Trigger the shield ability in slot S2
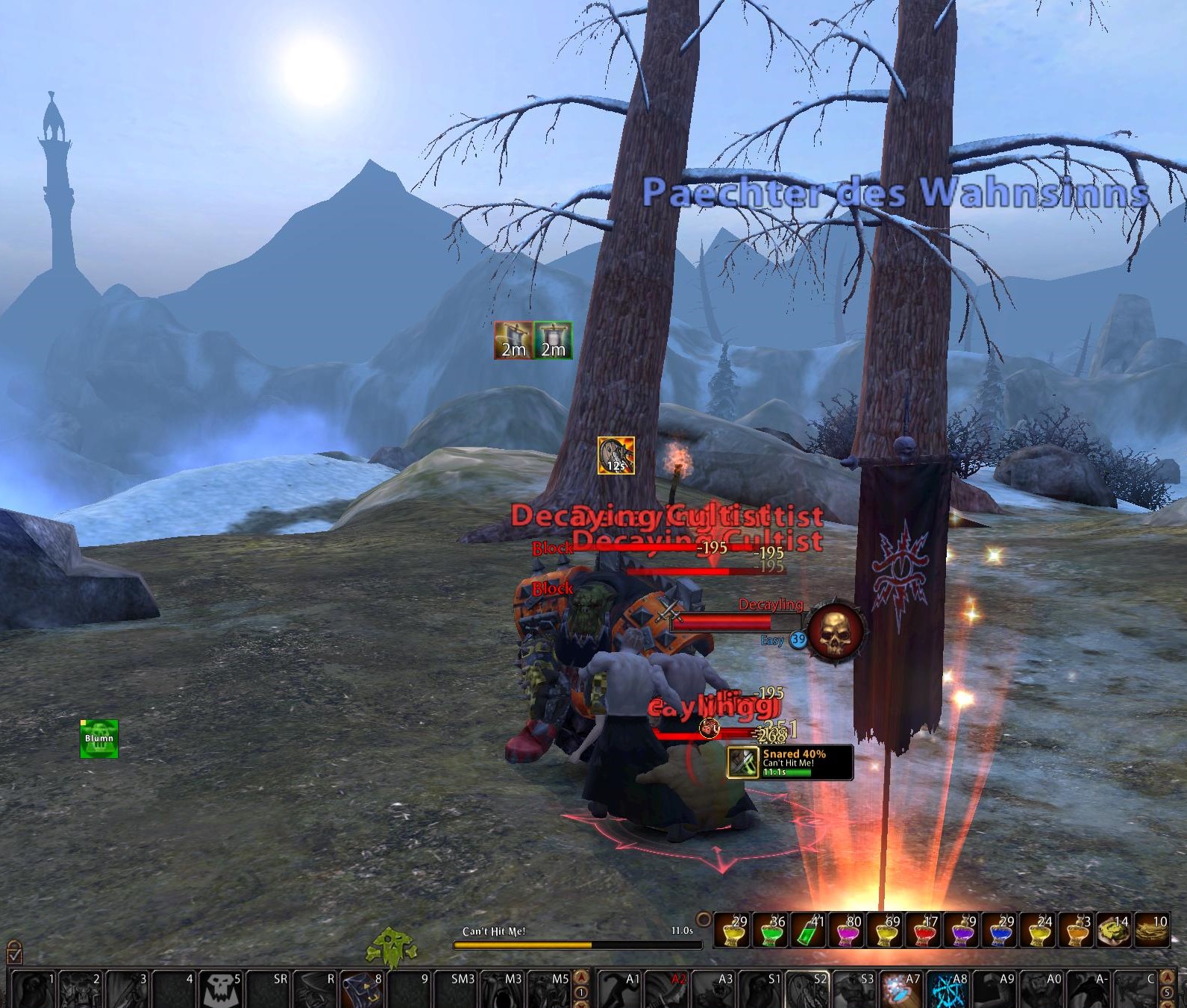Viewport: 1187px width, 1008px height. coord(806,989)
